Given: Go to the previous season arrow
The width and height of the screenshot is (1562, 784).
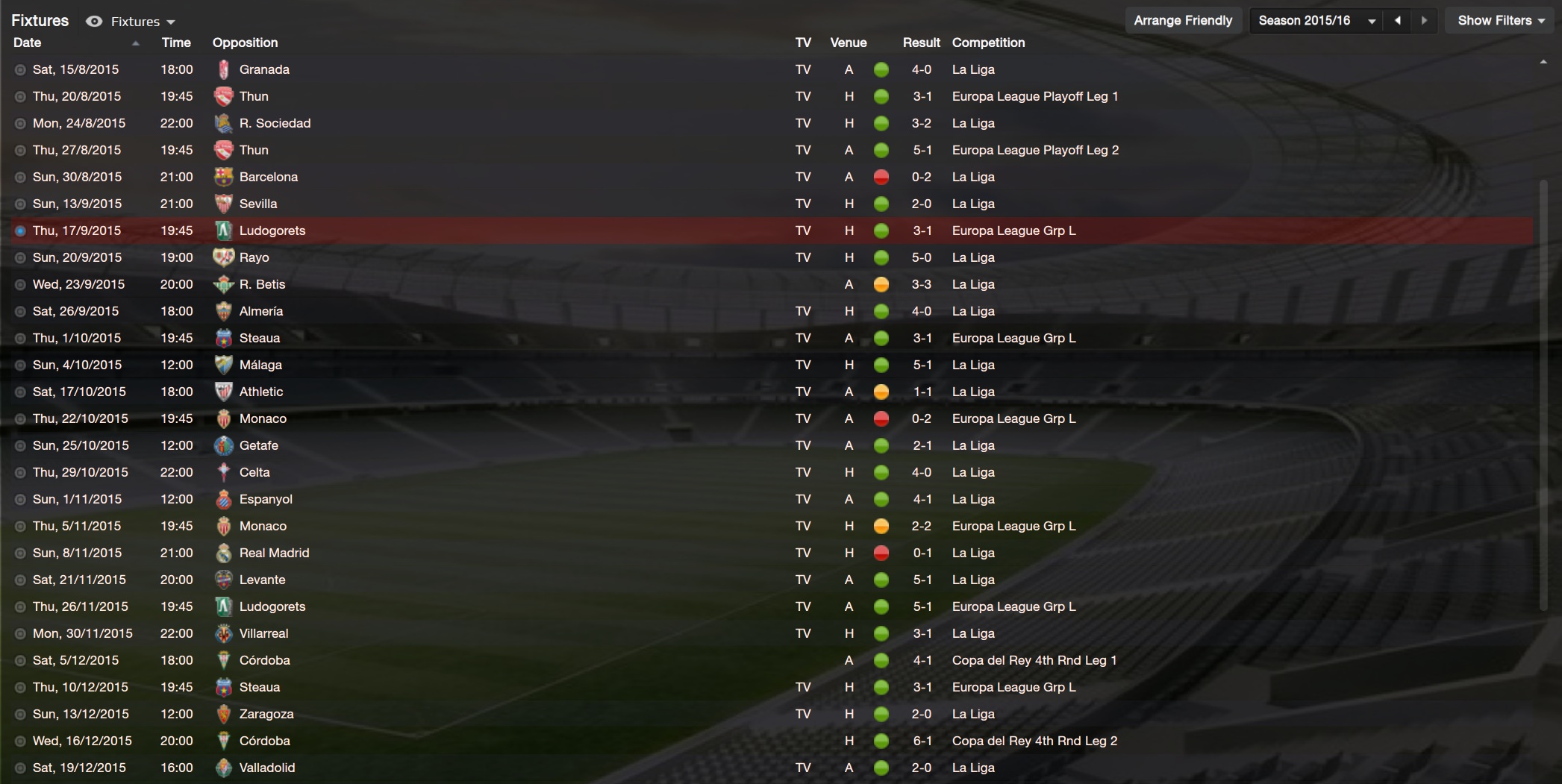Looking at the screenshot, I should coord(1397,20).
